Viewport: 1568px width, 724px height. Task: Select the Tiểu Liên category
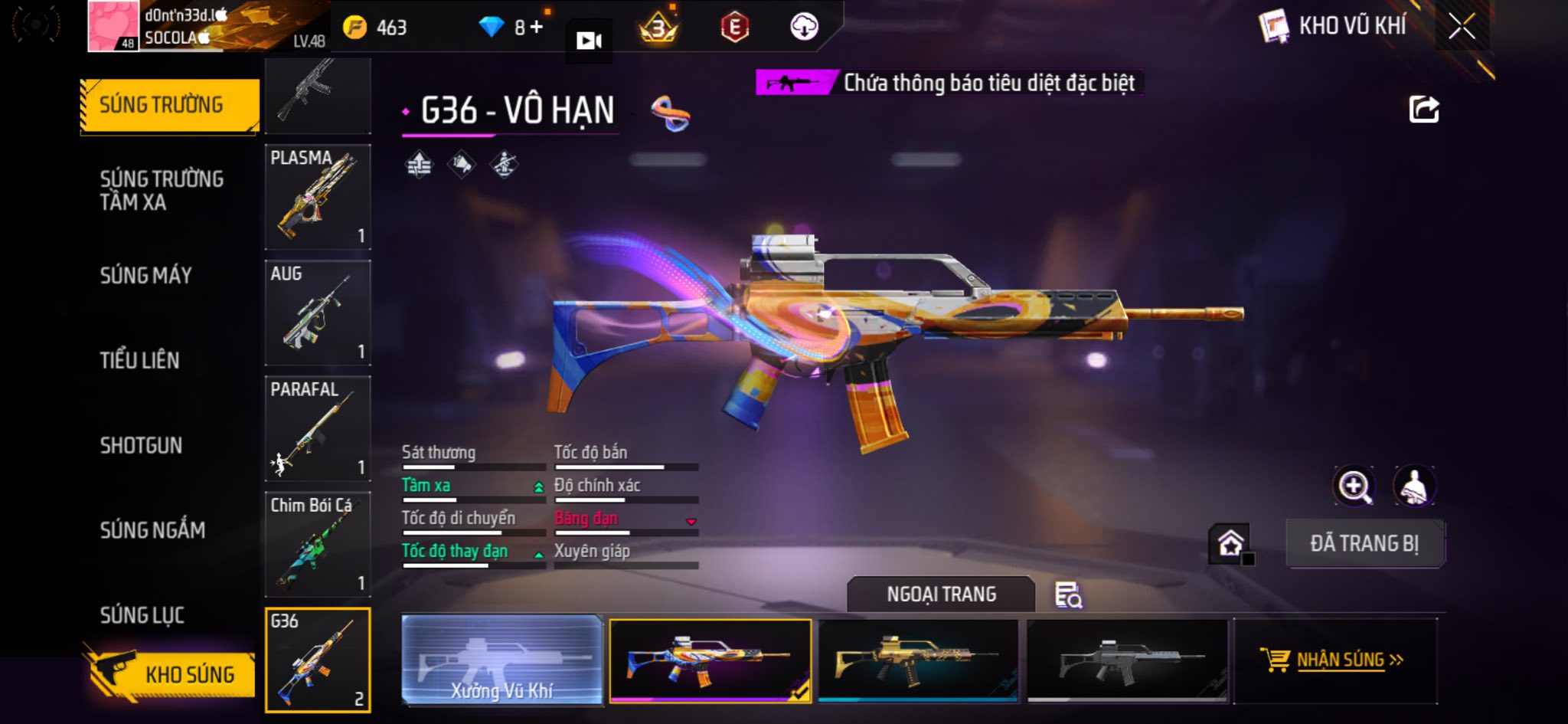coord(139,360)
